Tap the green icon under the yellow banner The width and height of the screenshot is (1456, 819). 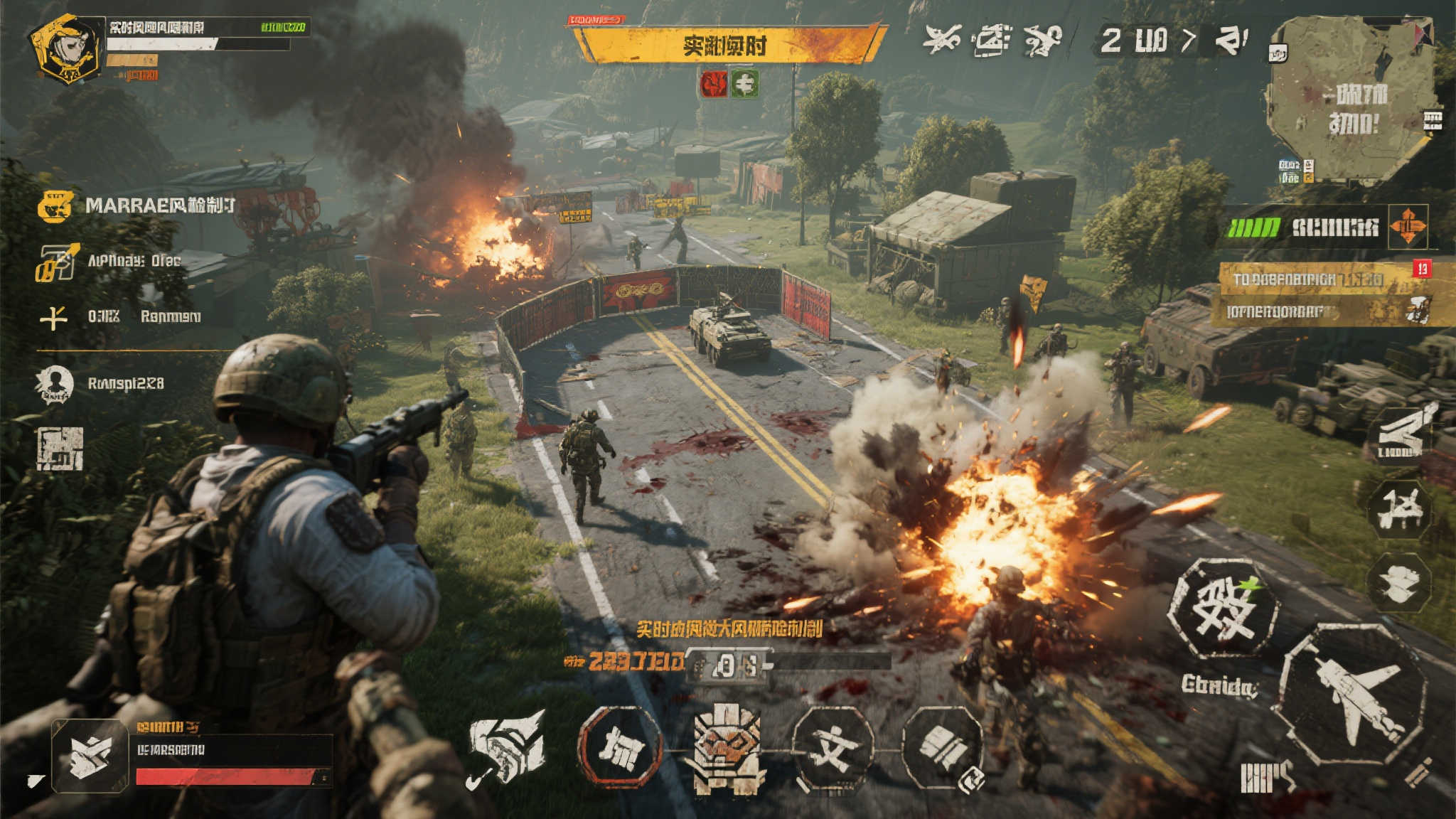pos(744,84)
